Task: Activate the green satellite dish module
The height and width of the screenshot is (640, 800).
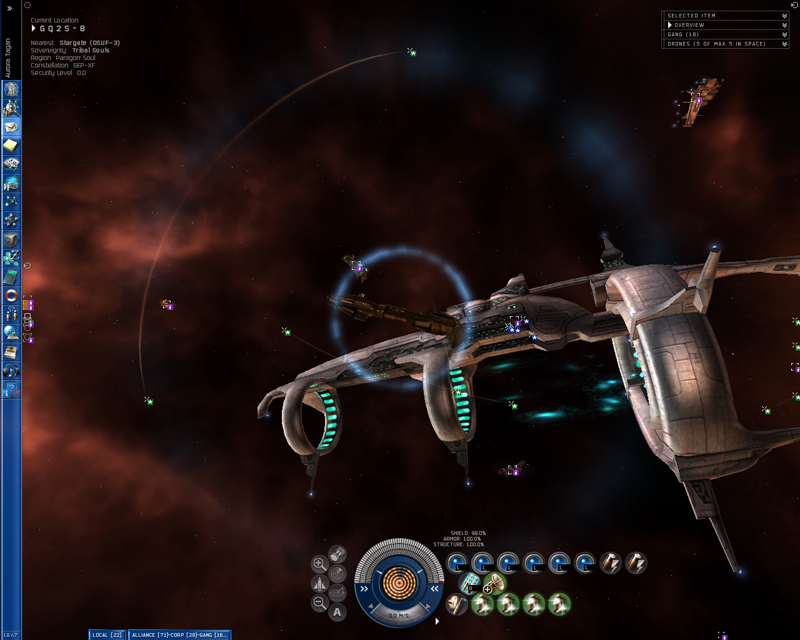Action: click(x=494, y=583)
